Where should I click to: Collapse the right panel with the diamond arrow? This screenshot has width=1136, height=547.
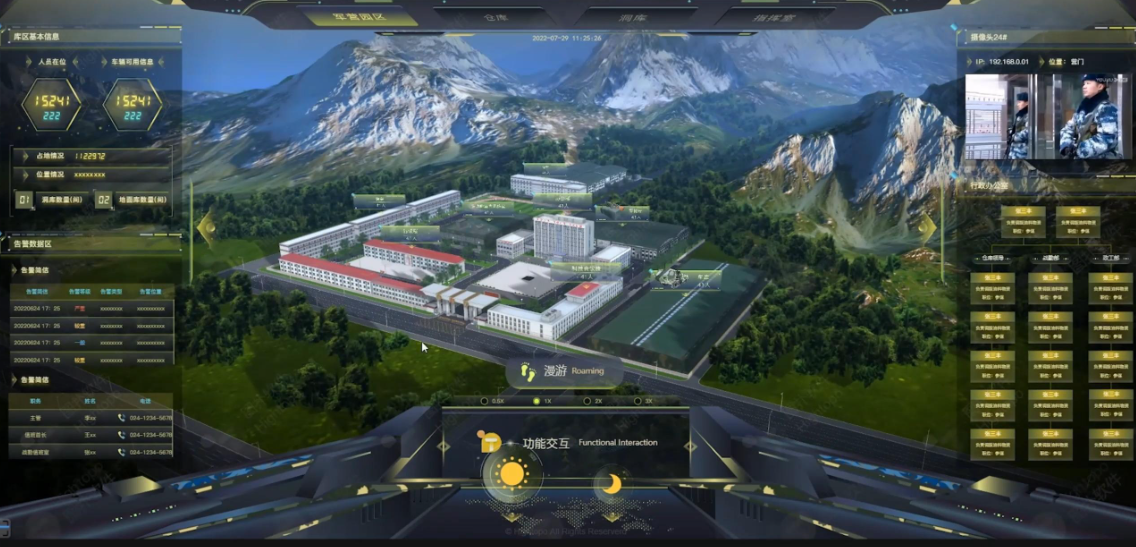click(928, 228)
